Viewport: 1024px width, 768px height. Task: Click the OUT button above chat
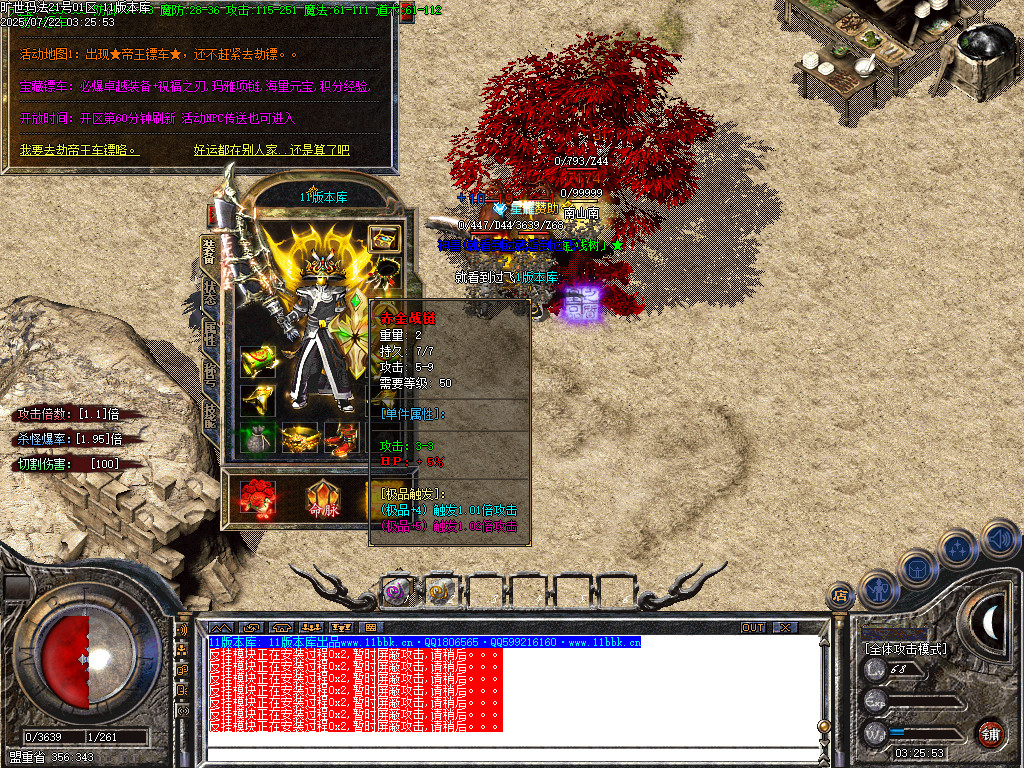(753, 627)
